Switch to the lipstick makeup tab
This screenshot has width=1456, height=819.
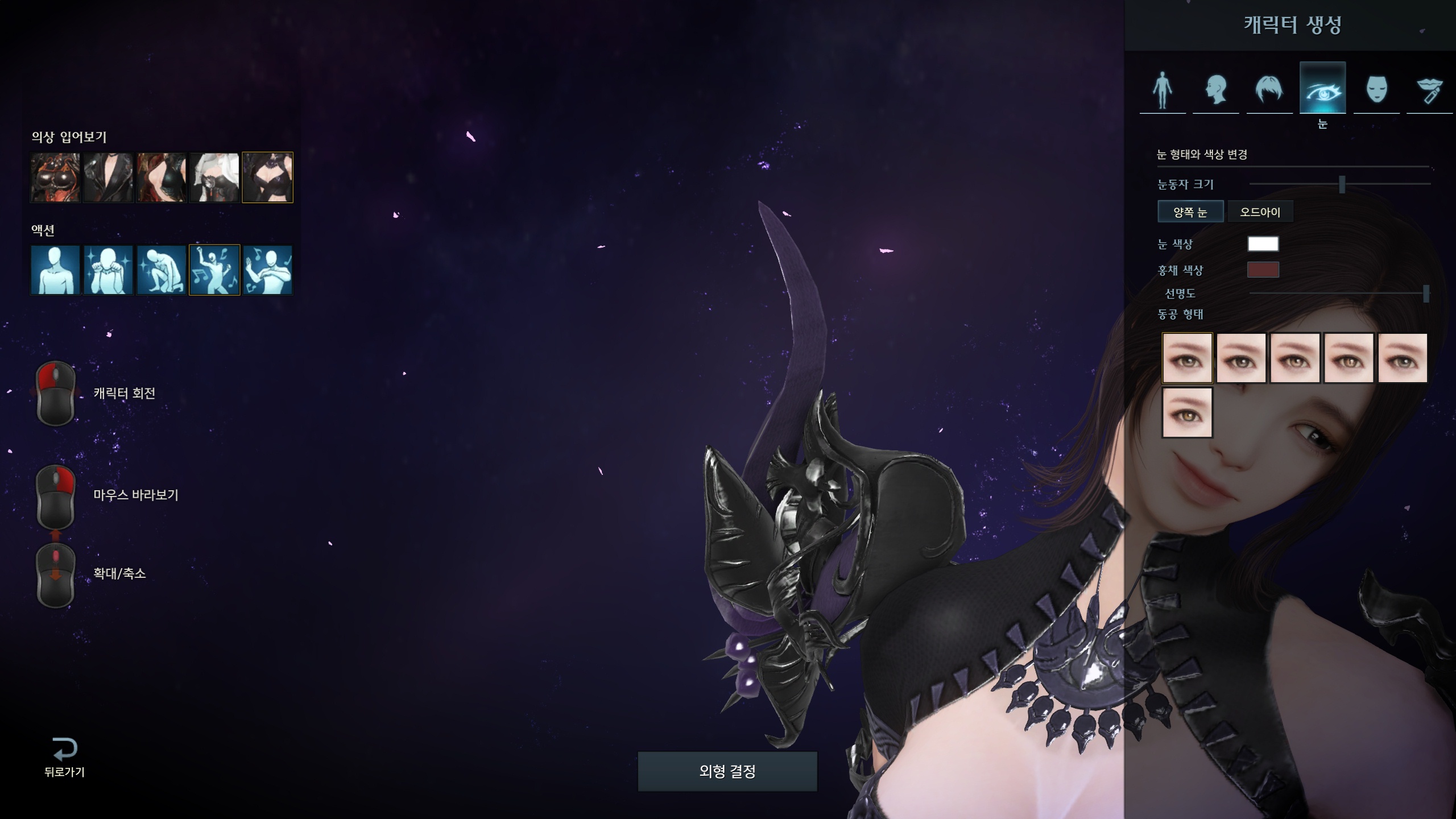(x=1430, y=89)
